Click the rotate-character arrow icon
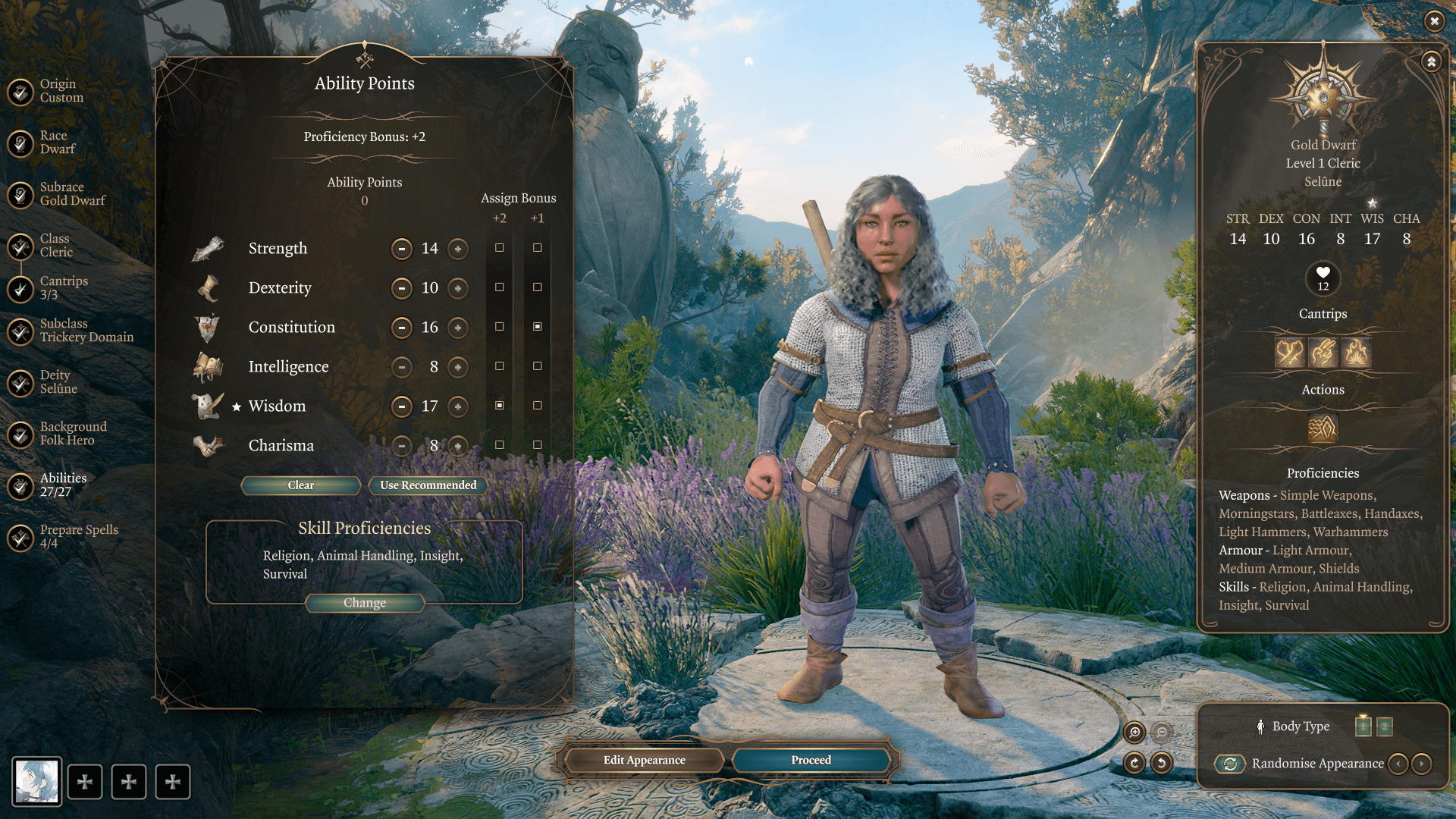This screenshot has width=1456, height=819. click(x=1134, y=764)
